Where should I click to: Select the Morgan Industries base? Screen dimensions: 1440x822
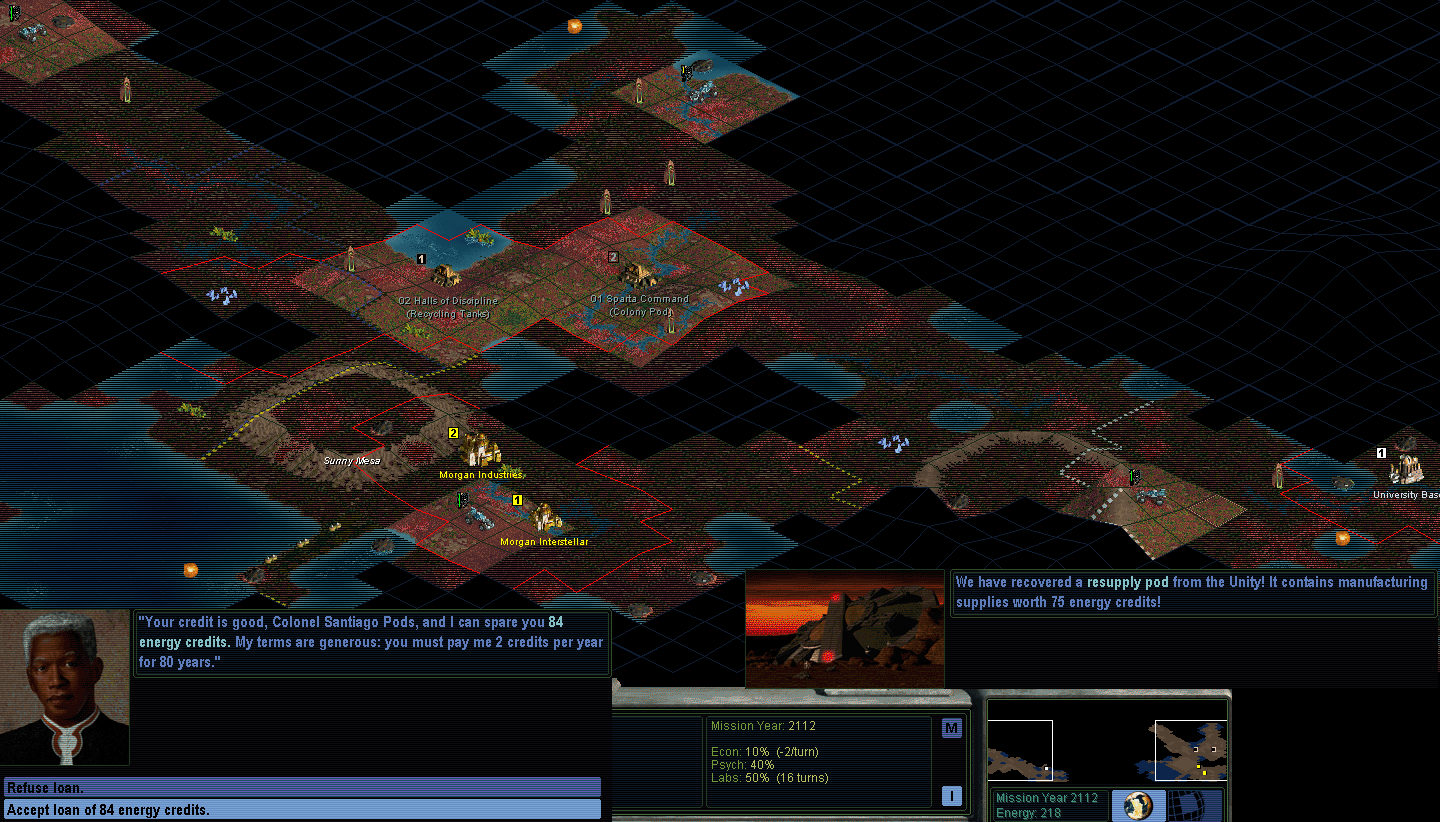pyautogui.click(x=482, y=452)
